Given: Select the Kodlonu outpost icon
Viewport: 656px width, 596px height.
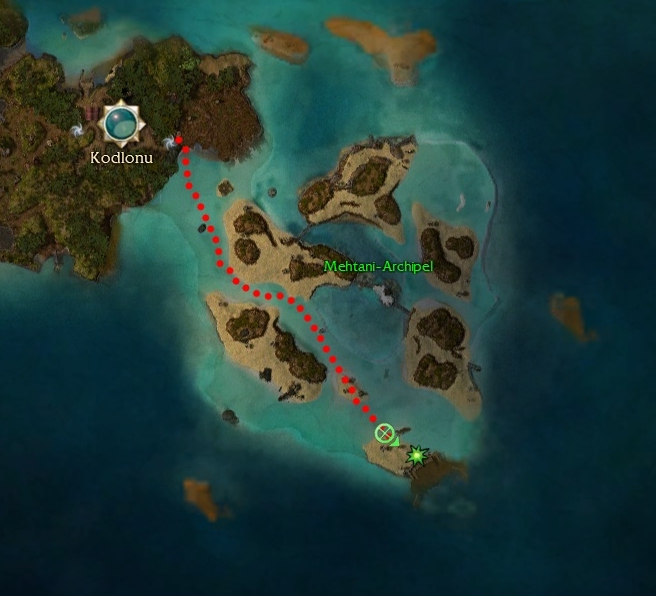Looking at the screenshot, I should click(x=122, y=124).
